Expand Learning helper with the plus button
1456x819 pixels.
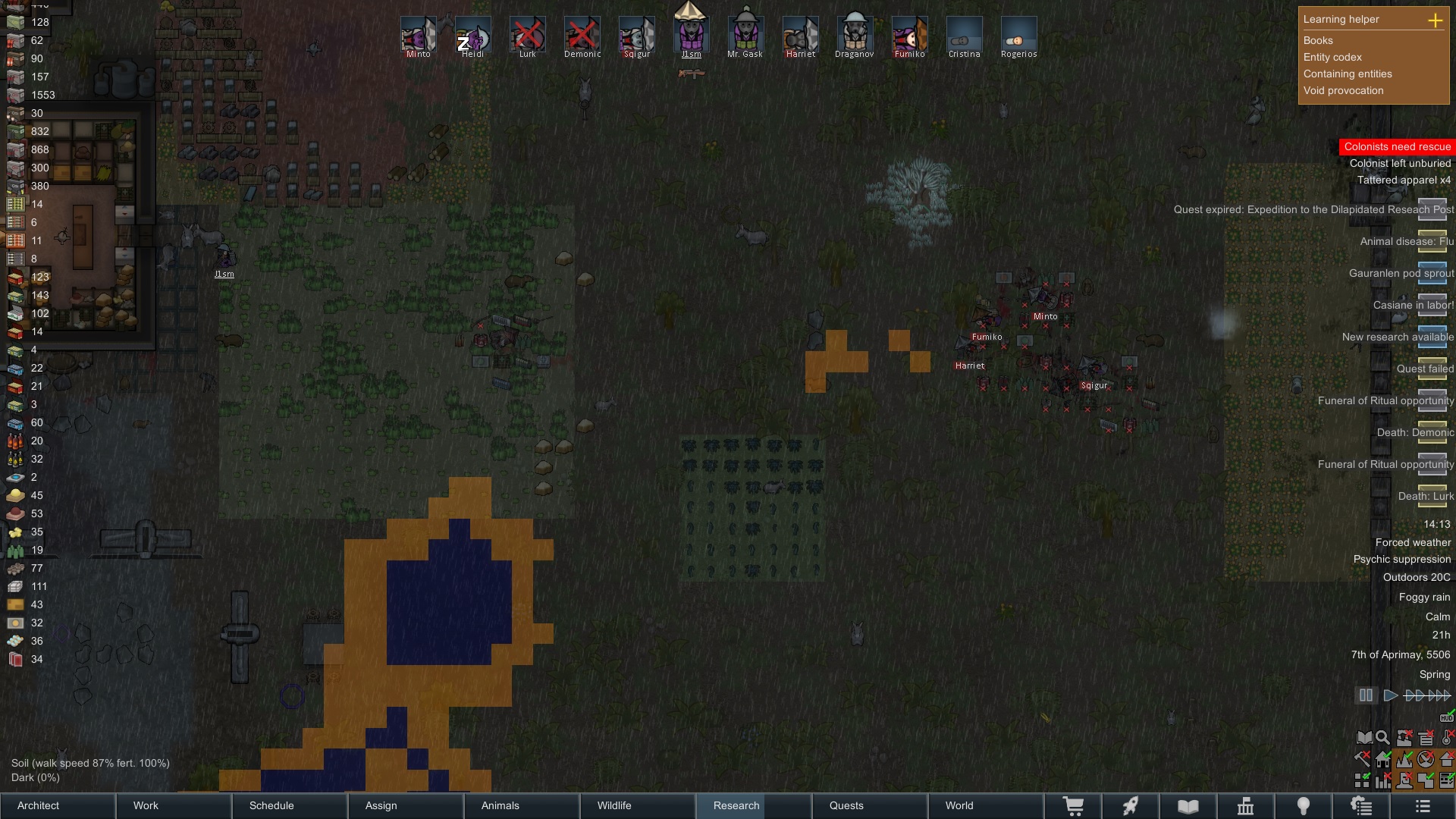[1435, 20]
